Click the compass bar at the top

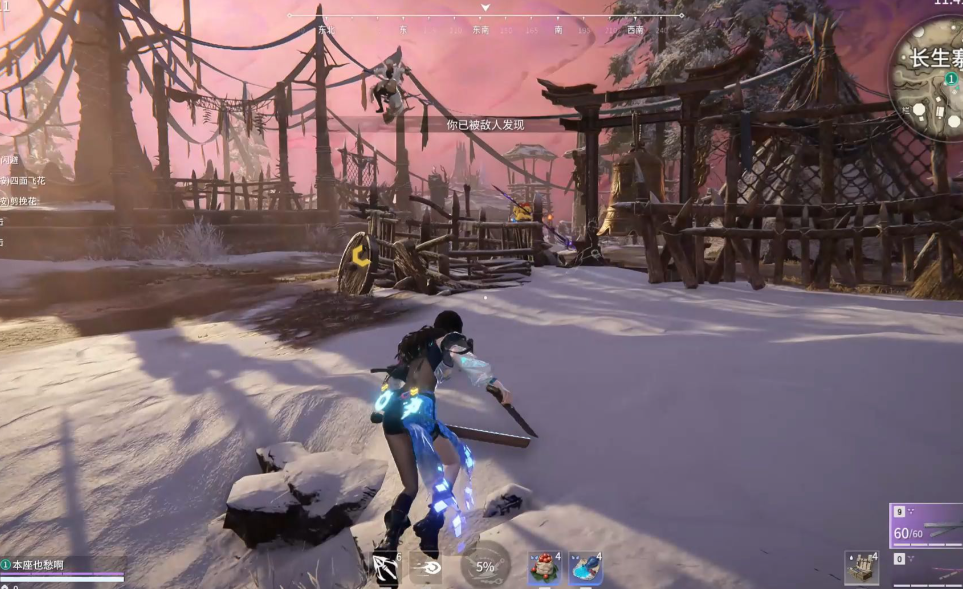[485, 17]
